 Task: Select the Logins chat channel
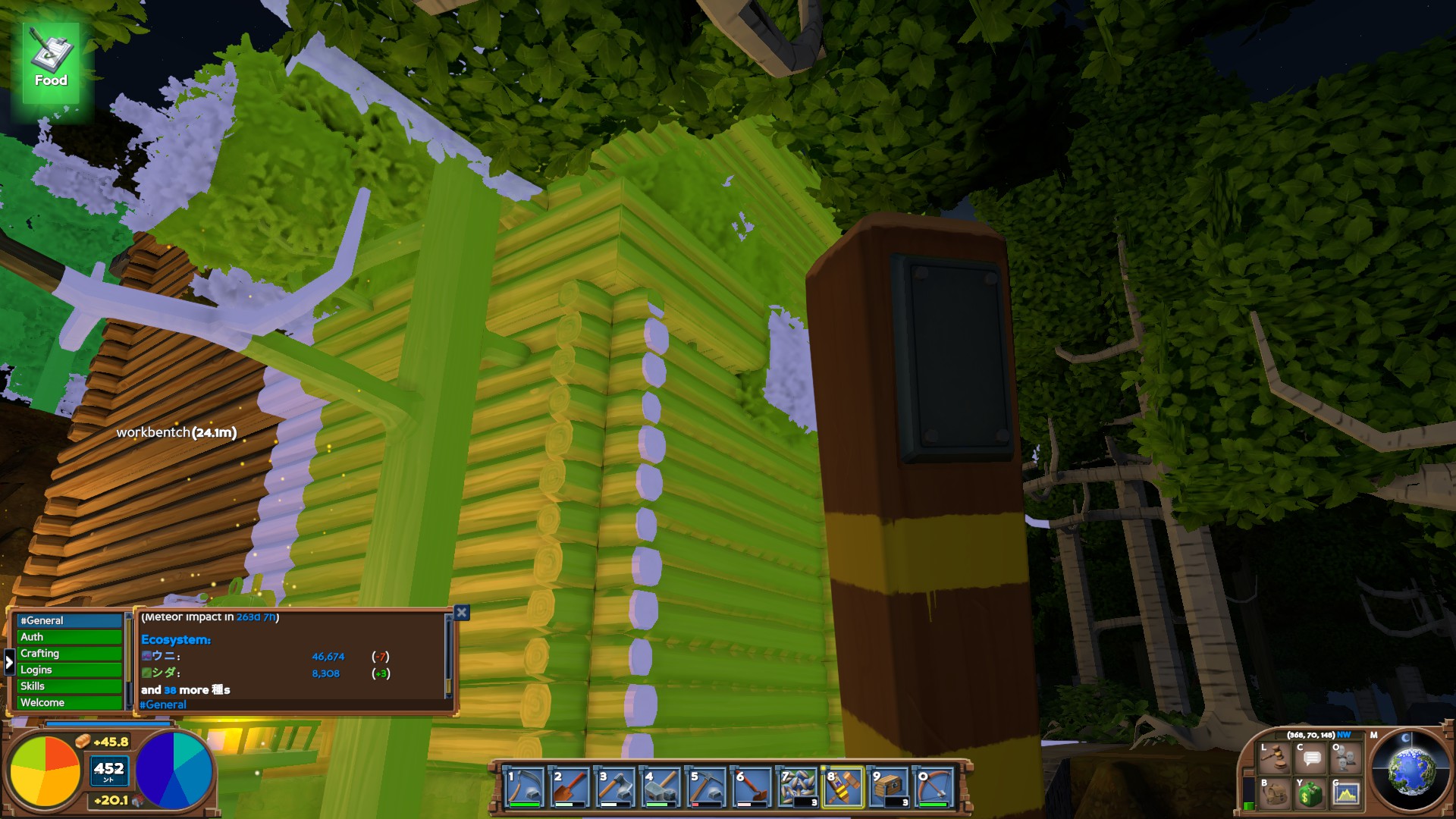tap(69, 670)
